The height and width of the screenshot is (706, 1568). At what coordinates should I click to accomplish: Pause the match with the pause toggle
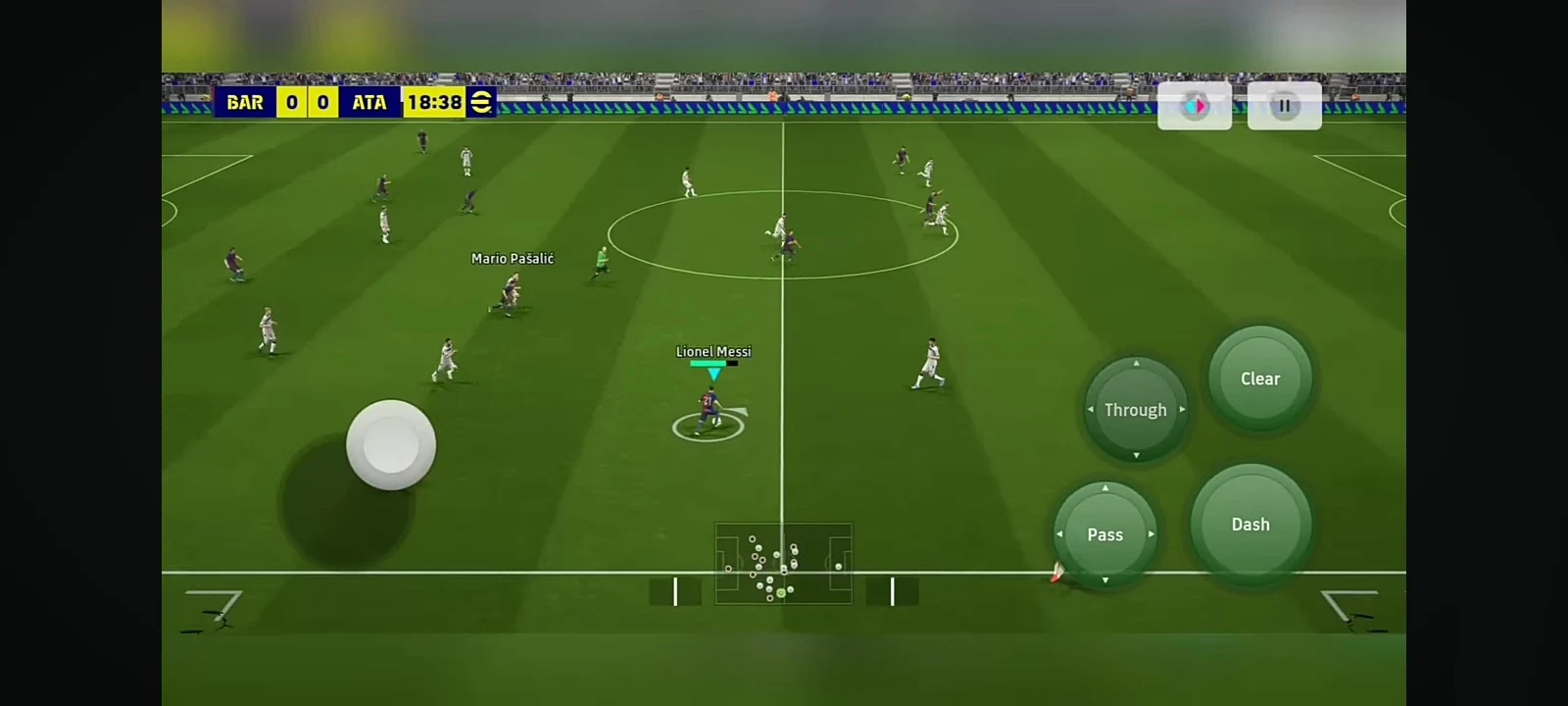click(1285, 105)
